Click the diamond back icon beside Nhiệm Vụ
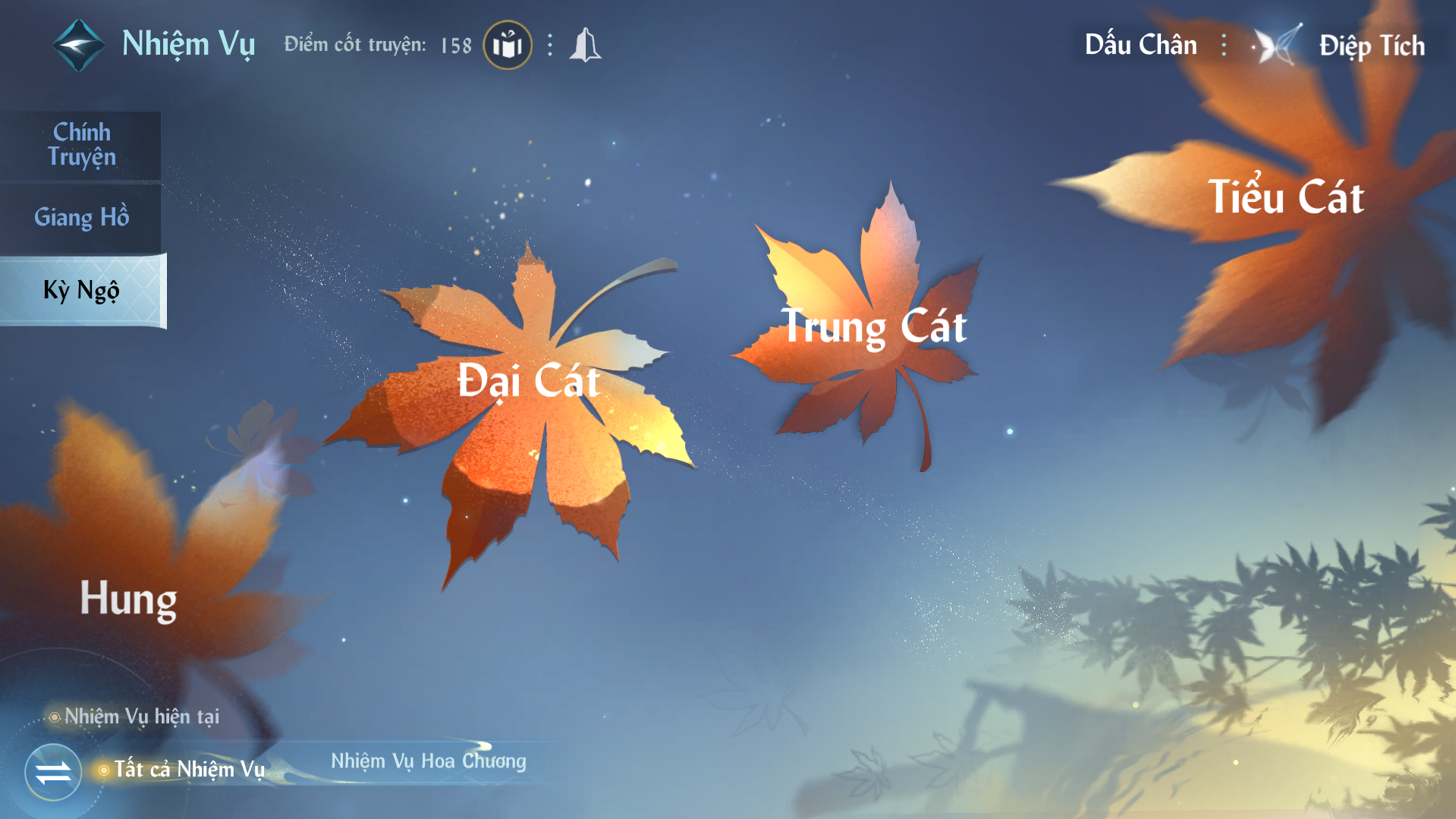Viewport: 1456px width, 819px height. pyautogui.click(x=78, y=46)
